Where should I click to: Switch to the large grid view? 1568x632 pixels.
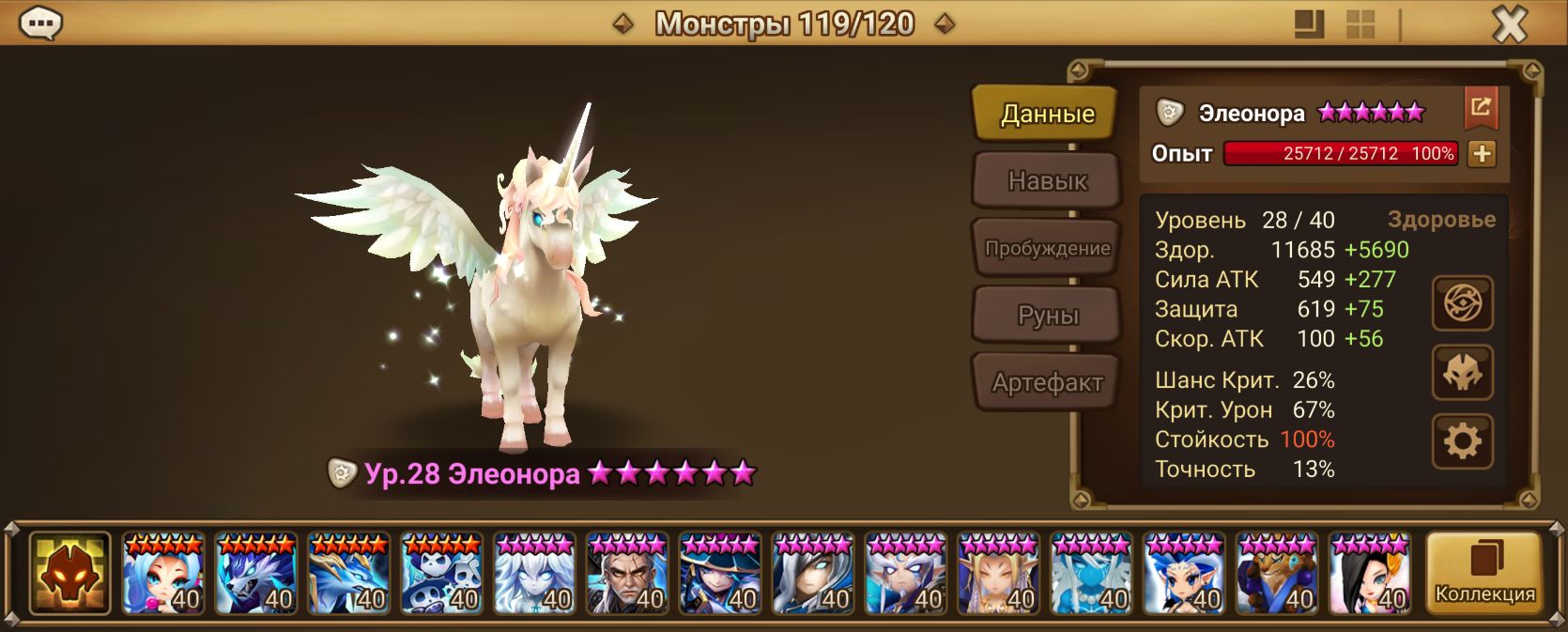tap(1309, 24)
